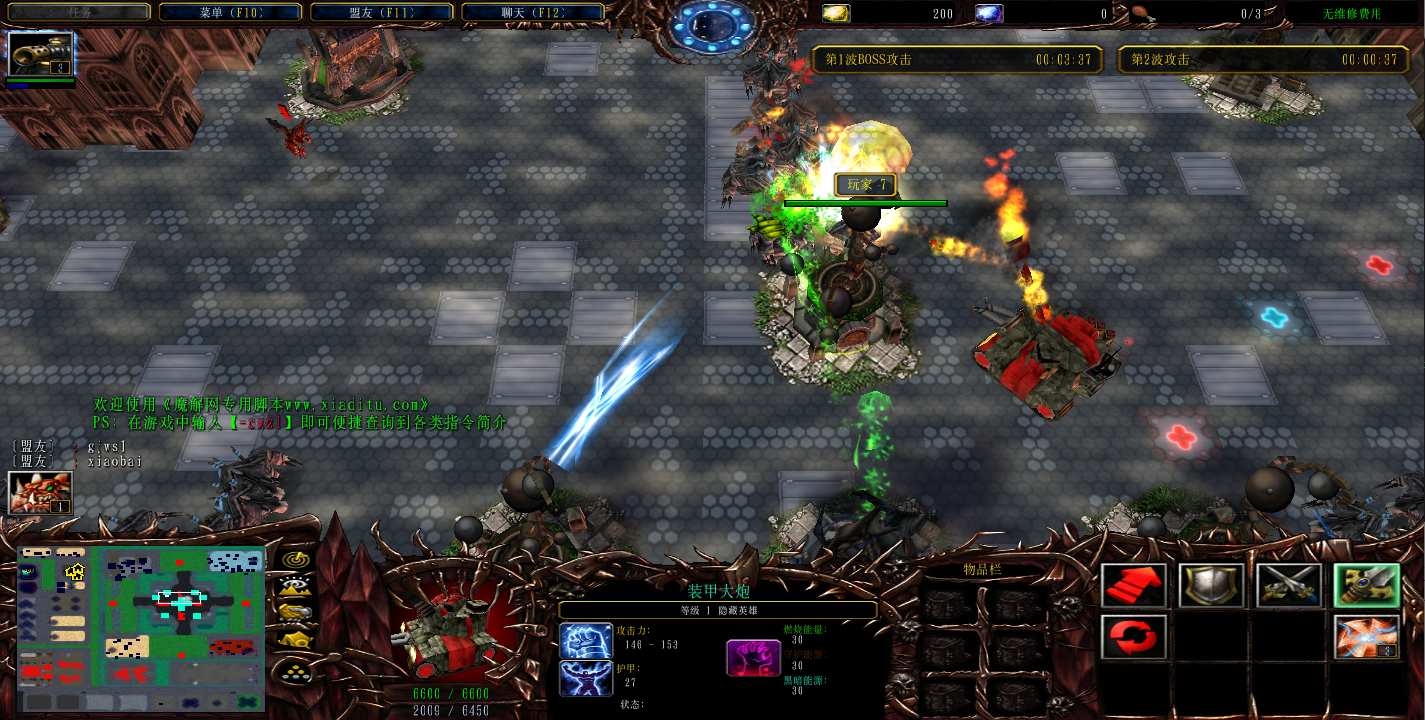The height and width of the screenshot is (720, 1425).
Task: Cast the orange burst ability icon
Action: tap(1366, 637)
